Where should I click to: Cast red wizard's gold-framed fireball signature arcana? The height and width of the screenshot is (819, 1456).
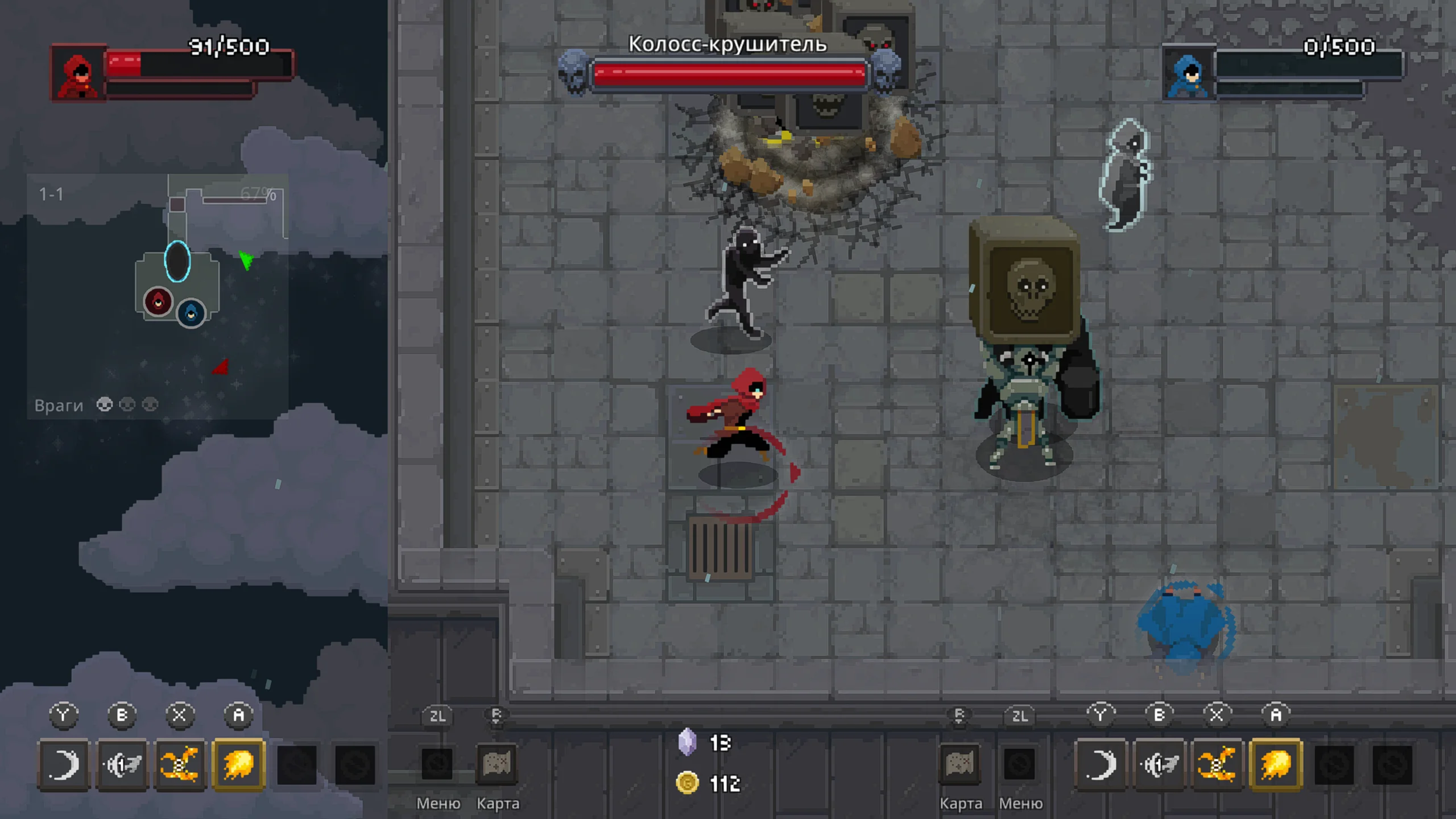[x=238, y=764]
